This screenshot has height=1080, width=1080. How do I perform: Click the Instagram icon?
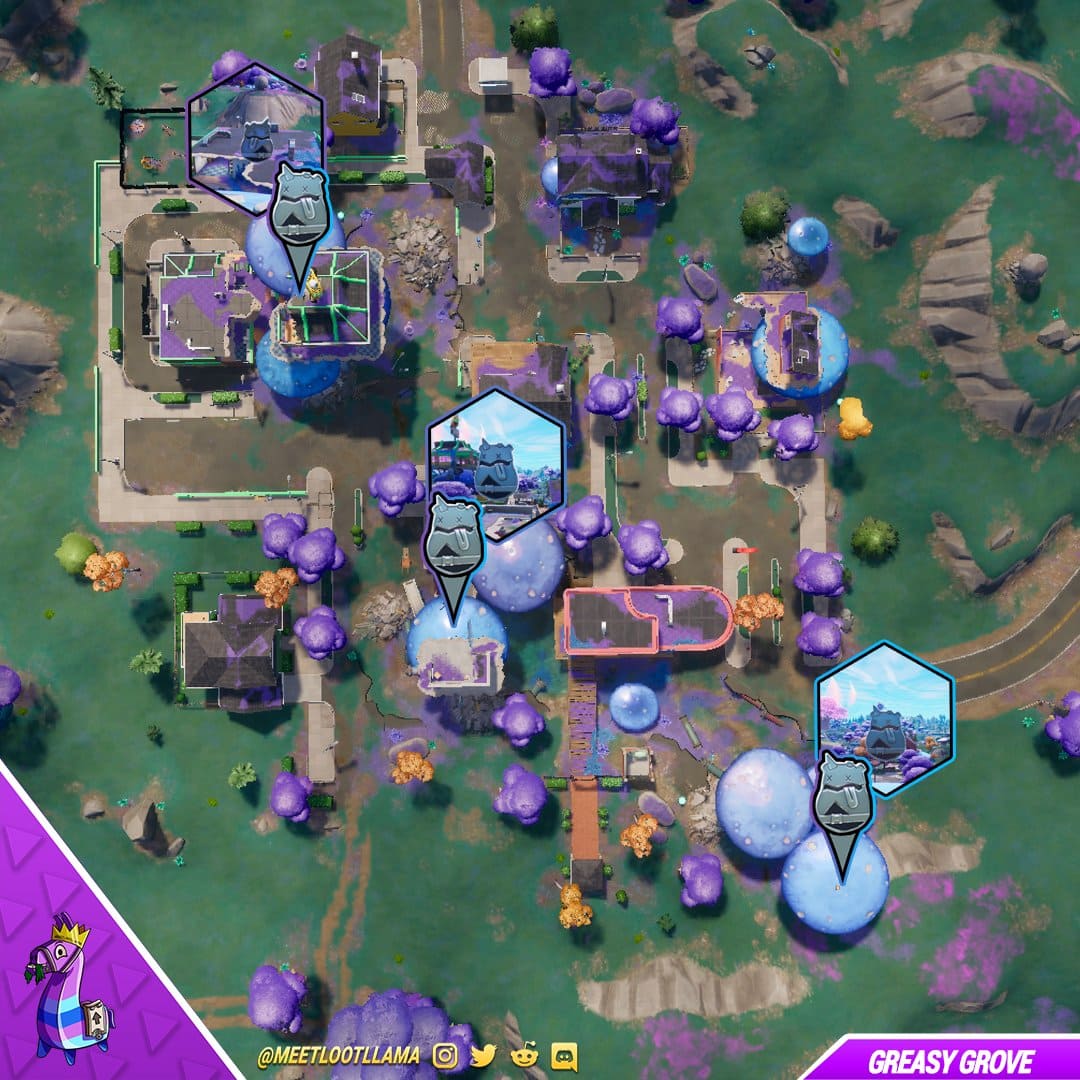[447, 1056]
